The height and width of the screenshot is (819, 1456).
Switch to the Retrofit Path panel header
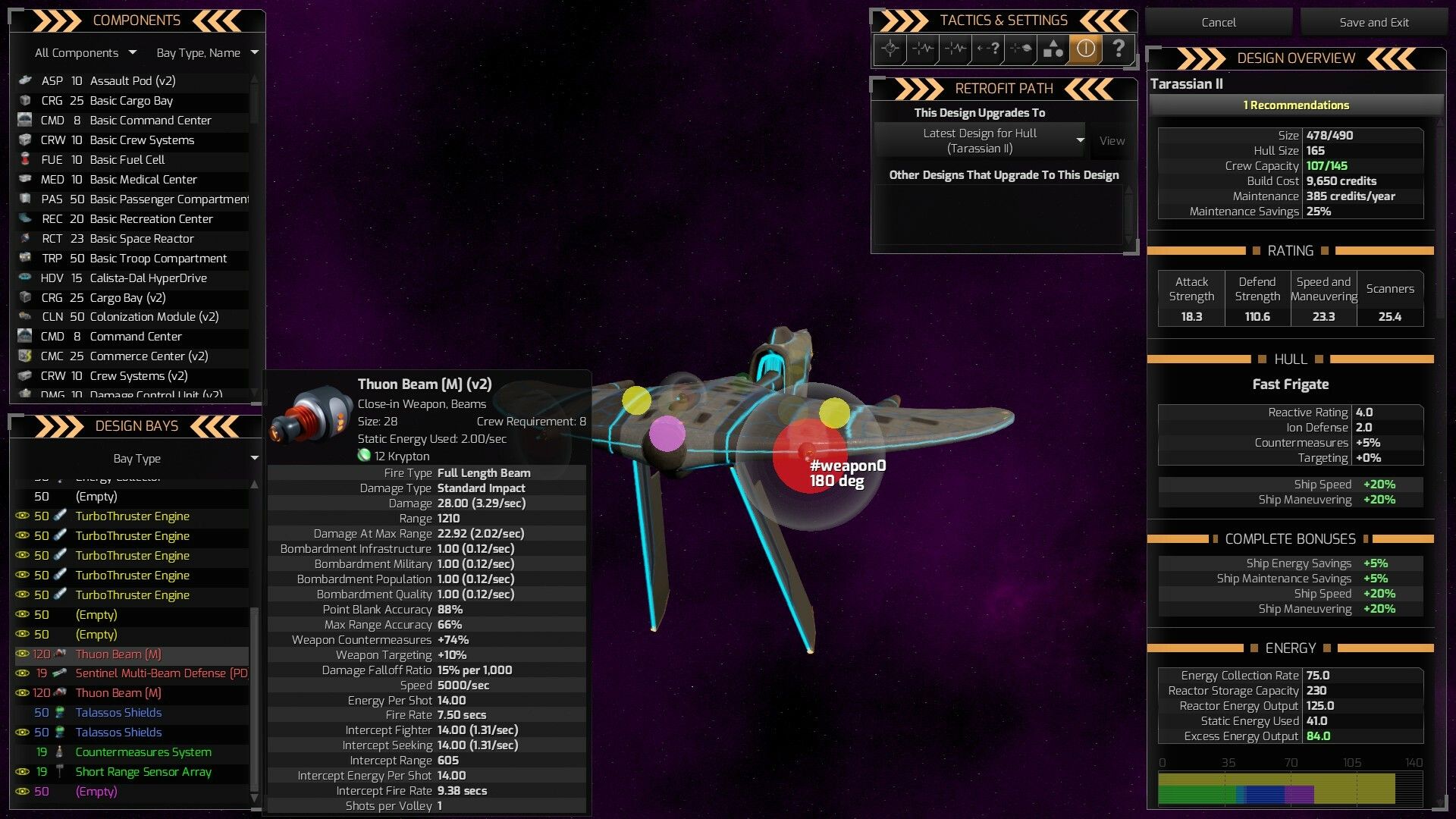click(x=1003, y=89)
